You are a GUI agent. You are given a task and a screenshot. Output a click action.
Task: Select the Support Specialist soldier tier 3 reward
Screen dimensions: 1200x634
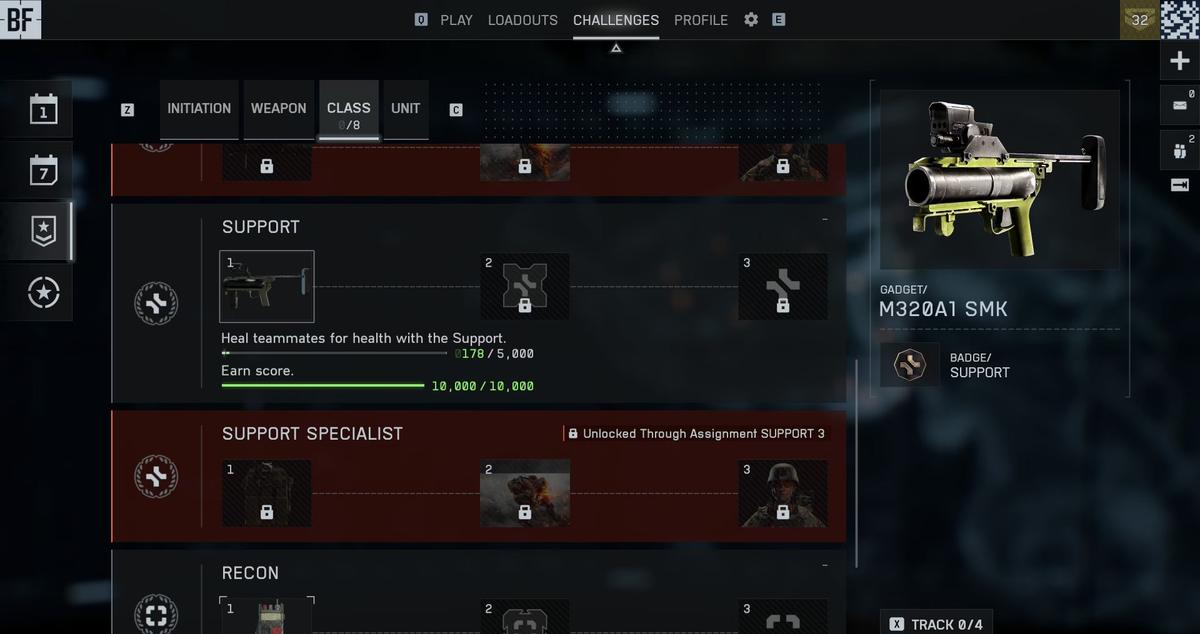[782, 493]
